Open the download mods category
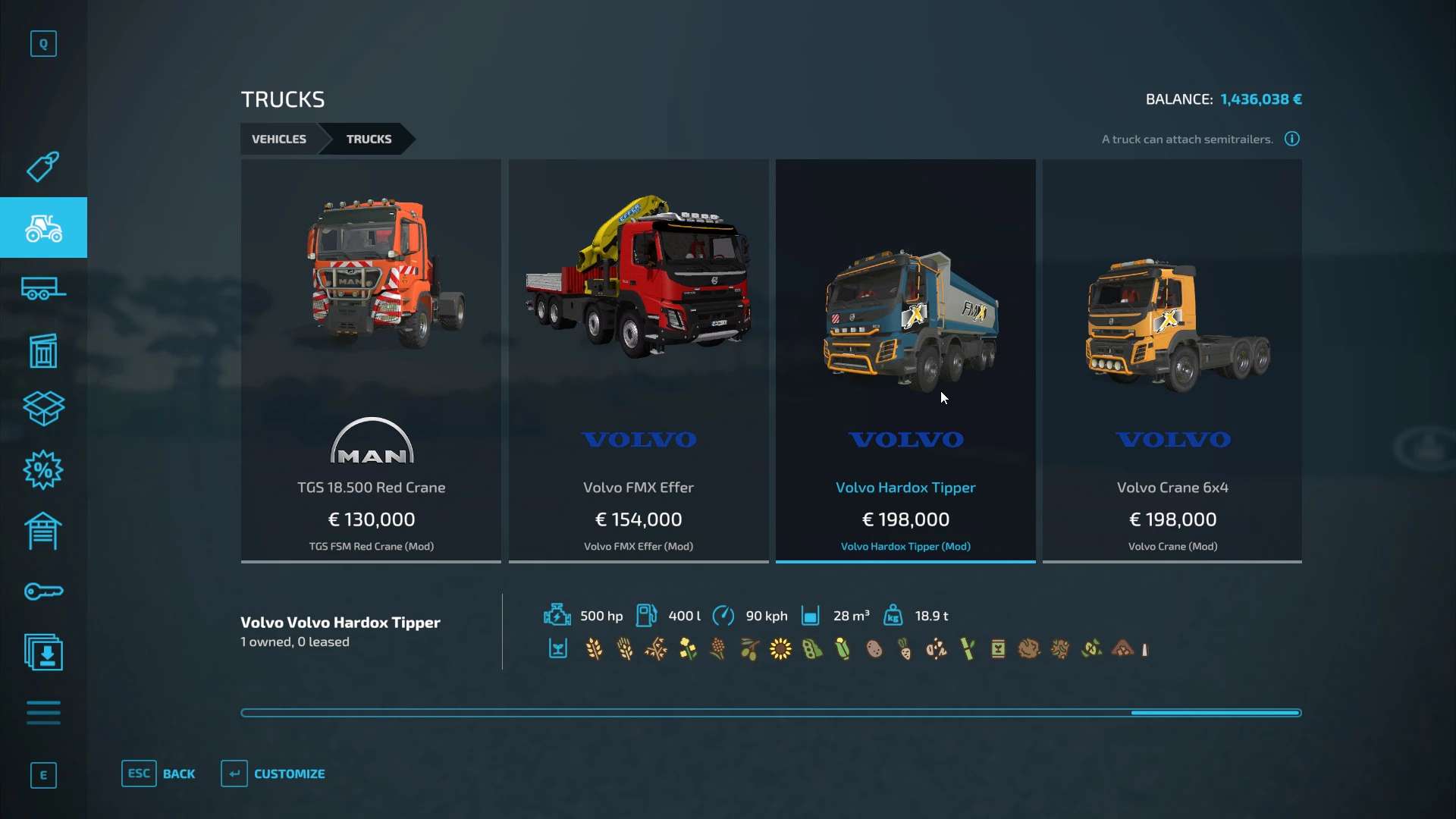Image resolution: width=1456 pixels, height=819 pixels. [x=43, y=652]
